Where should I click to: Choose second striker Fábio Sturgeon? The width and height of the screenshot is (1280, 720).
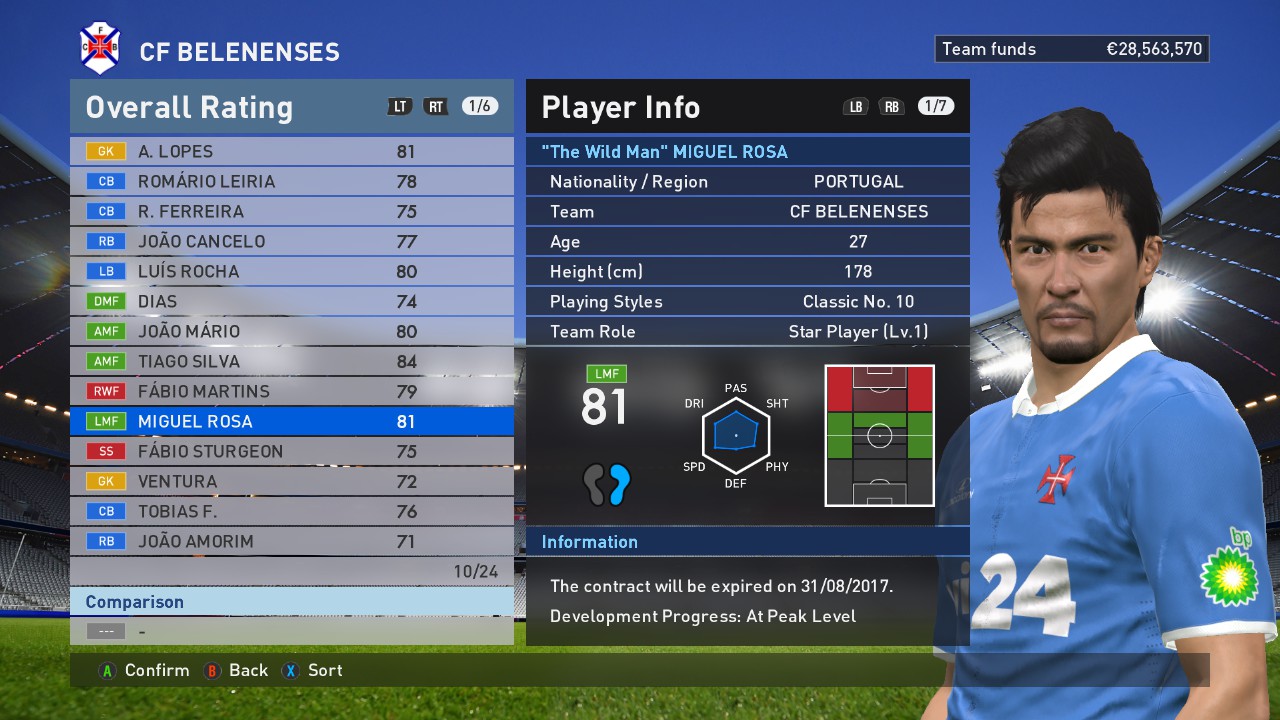tap(290, 452)
